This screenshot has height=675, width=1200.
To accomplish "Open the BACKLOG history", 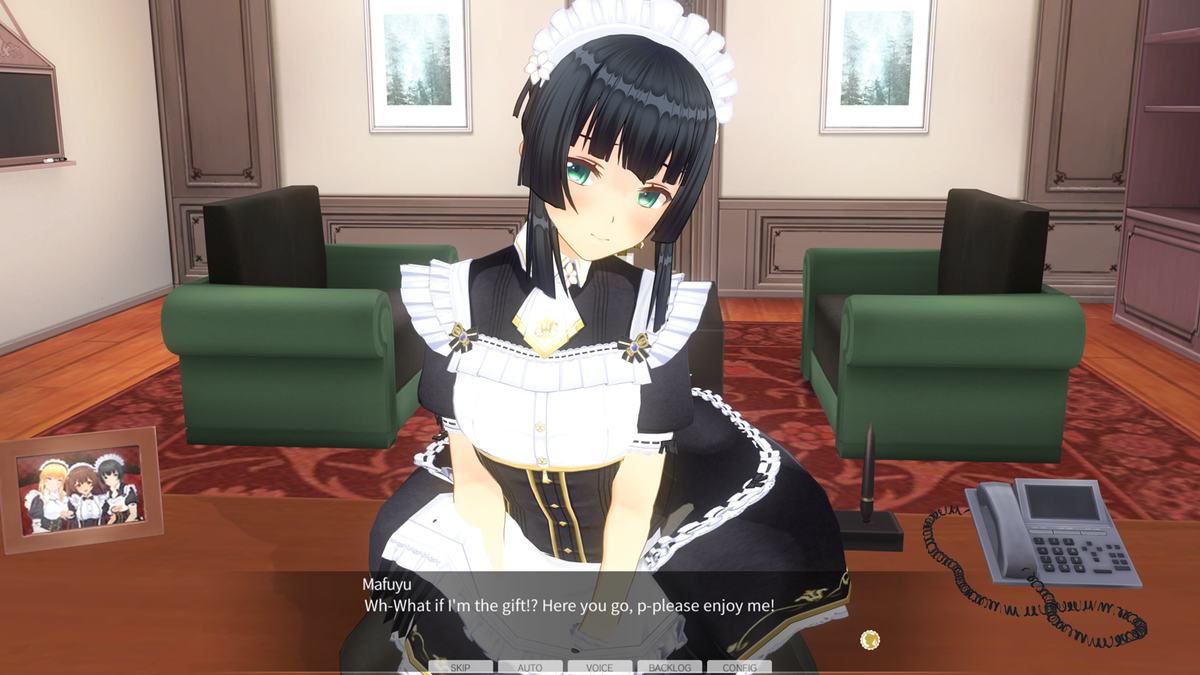I will 669,667.
